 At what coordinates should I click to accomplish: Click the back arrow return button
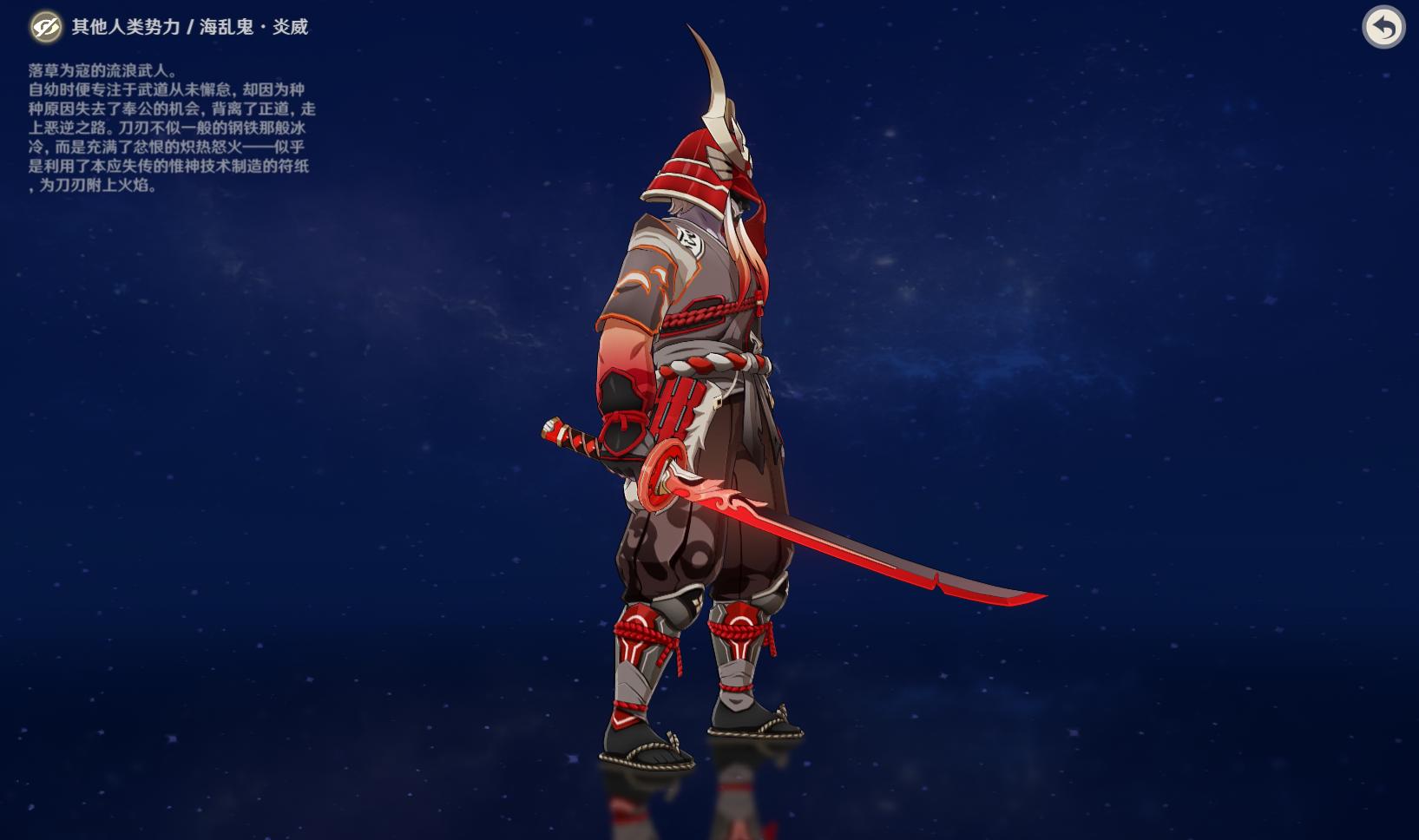[x=1383, y=28]
